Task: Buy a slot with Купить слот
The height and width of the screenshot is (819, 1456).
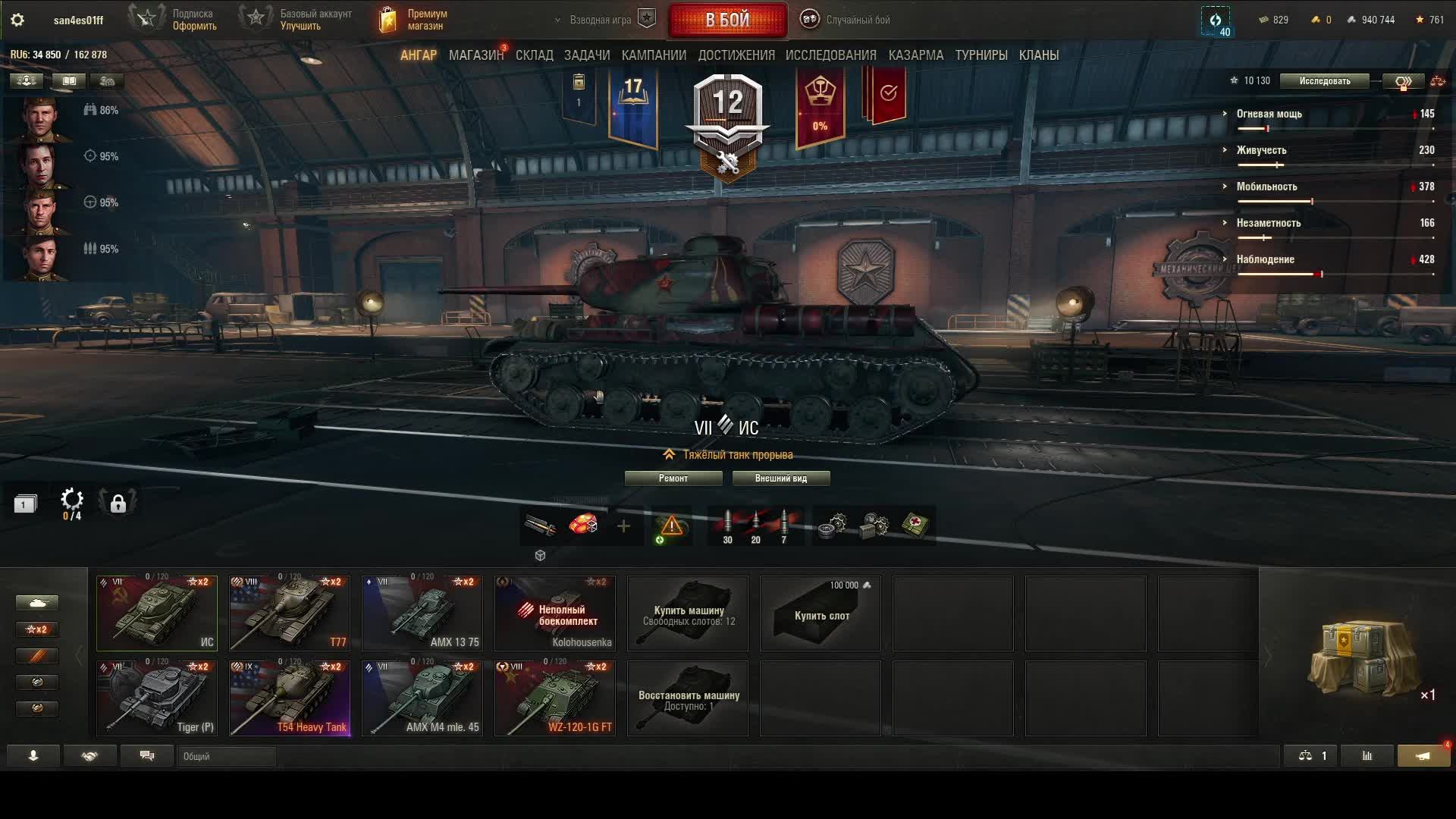Action: (x=821, y=613)
